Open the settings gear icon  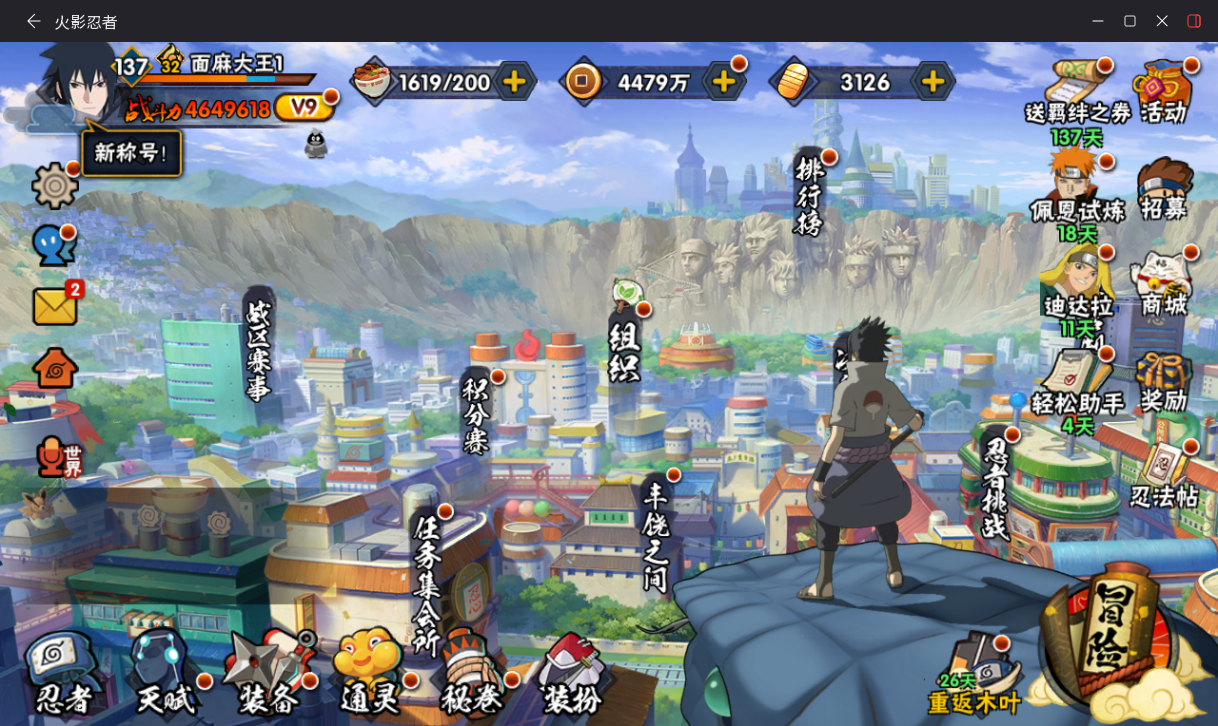55,186
